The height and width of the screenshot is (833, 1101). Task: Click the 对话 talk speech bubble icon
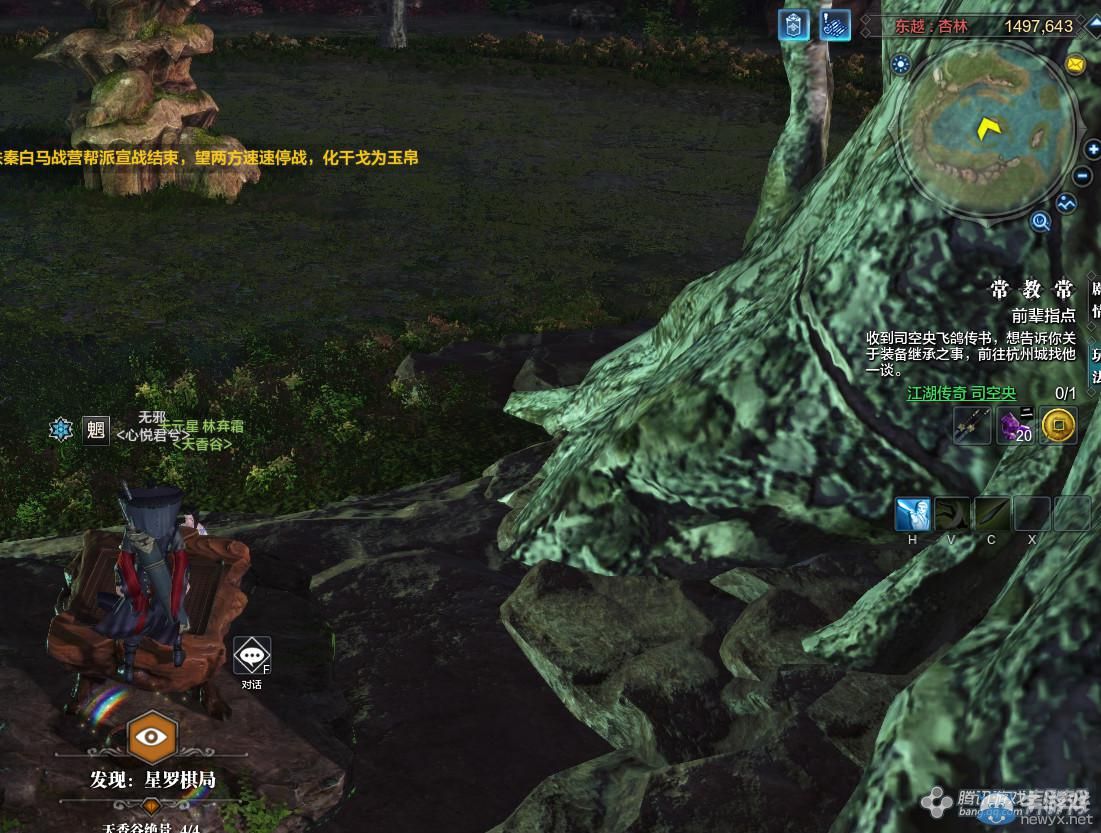(251, 656)
